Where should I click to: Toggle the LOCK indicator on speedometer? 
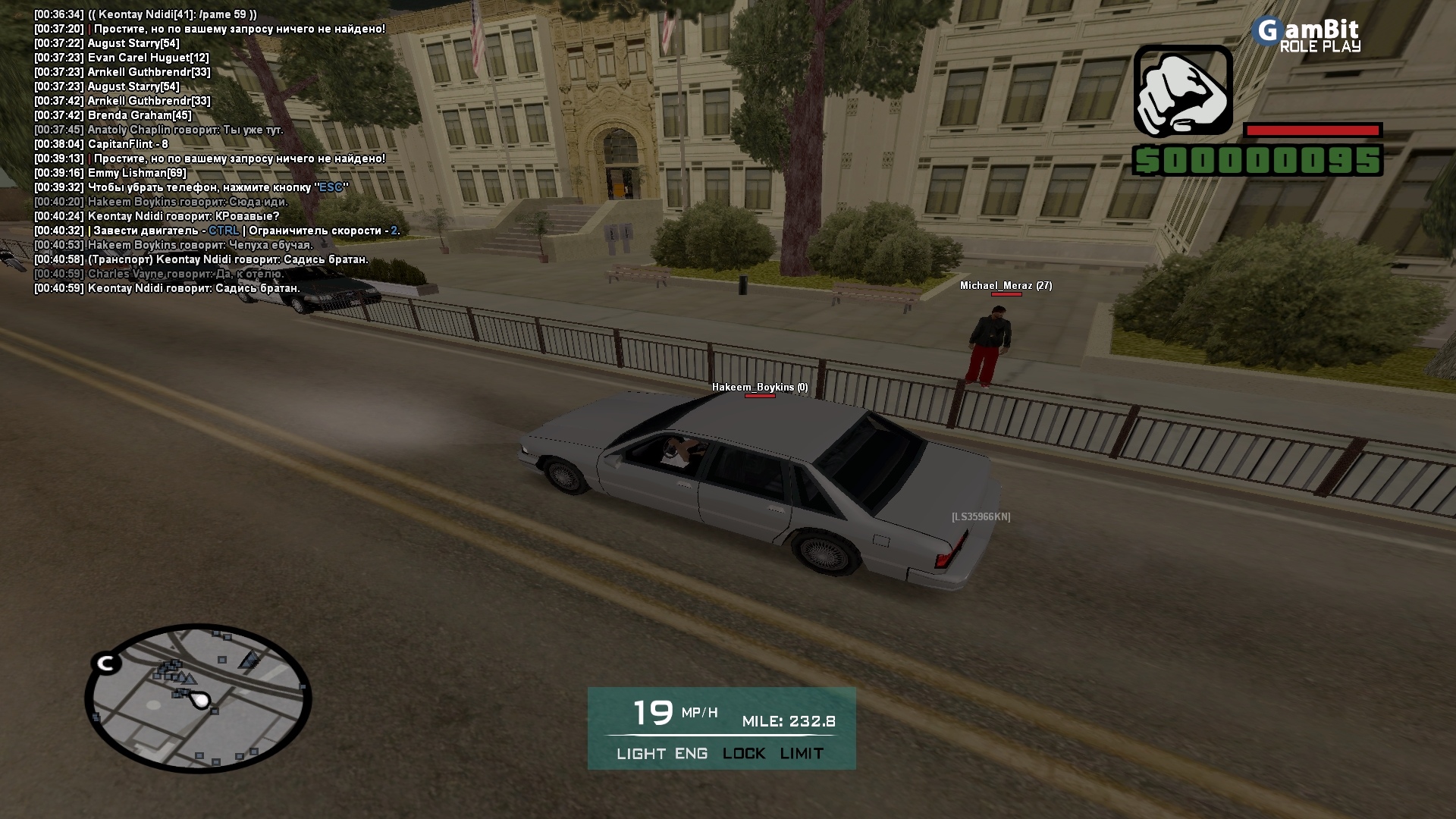[743, 754]
